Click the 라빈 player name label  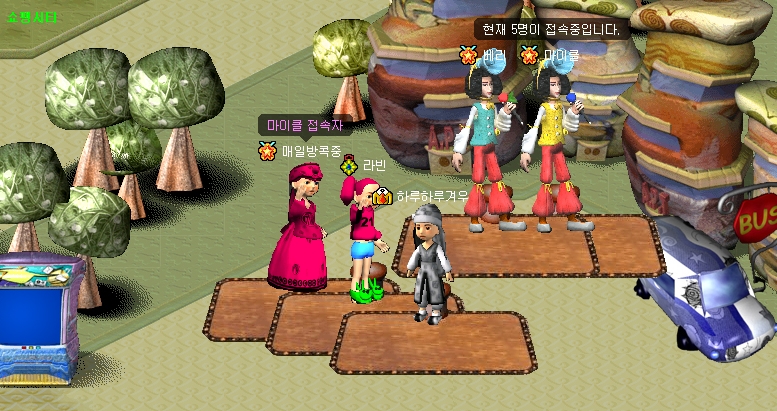[x=374, y=165]
